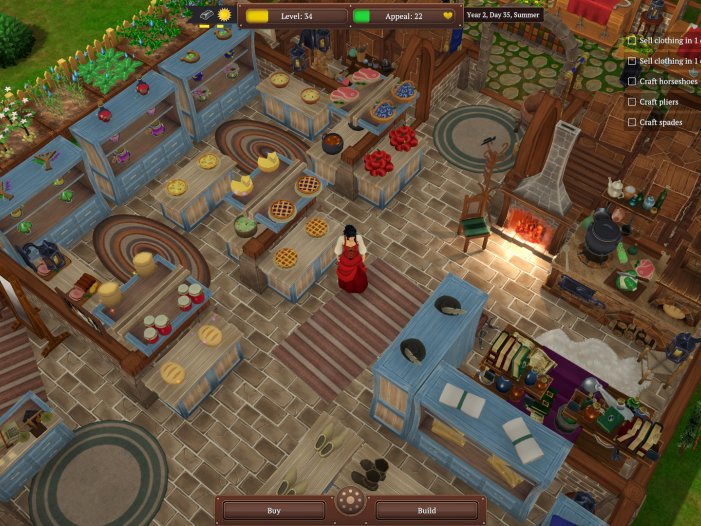
Task: Click the anvil icon in the top bar
Action: [x=205, y=15]
